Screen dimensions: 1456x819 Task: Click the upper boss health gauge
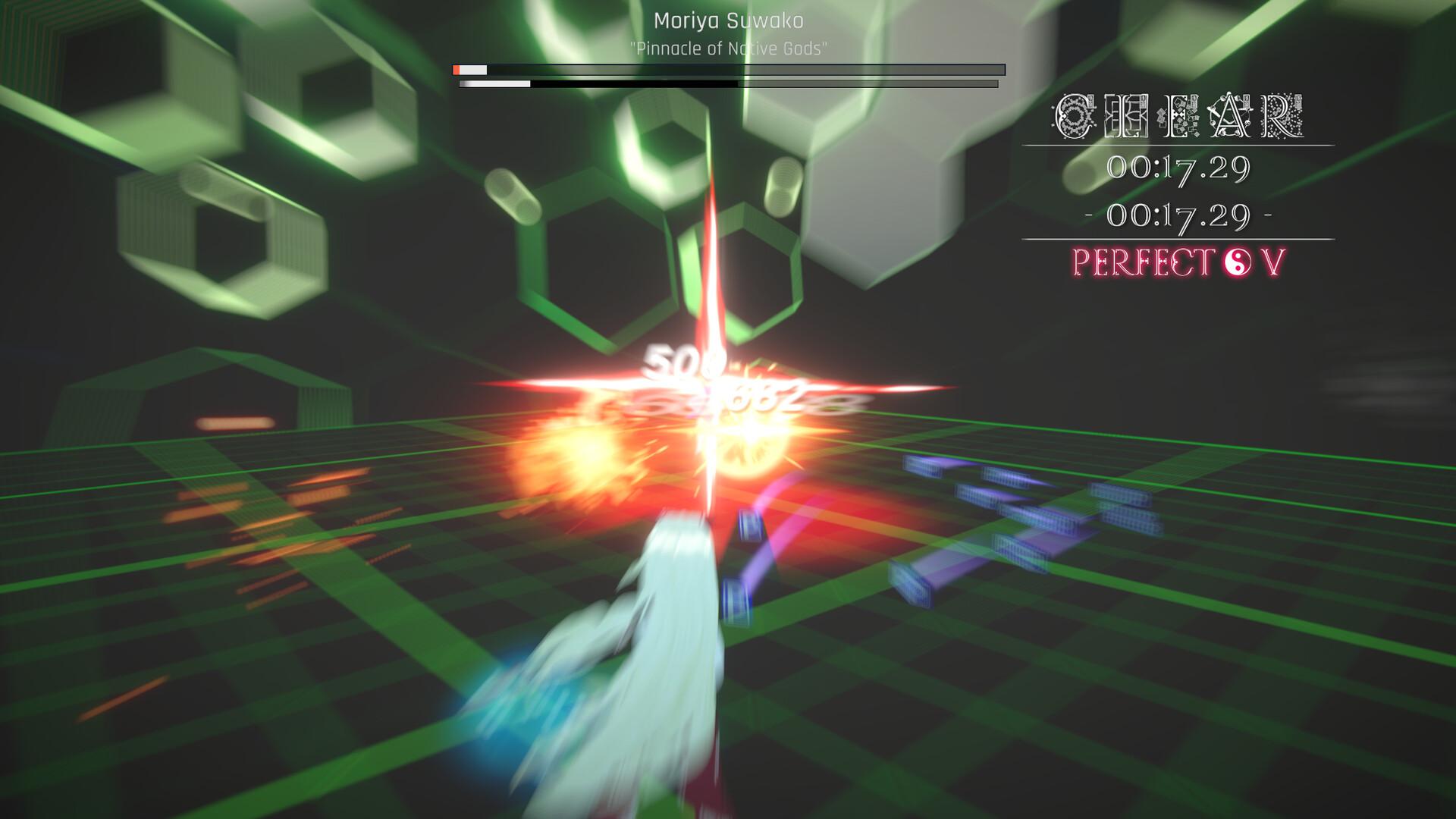[728, 68]
